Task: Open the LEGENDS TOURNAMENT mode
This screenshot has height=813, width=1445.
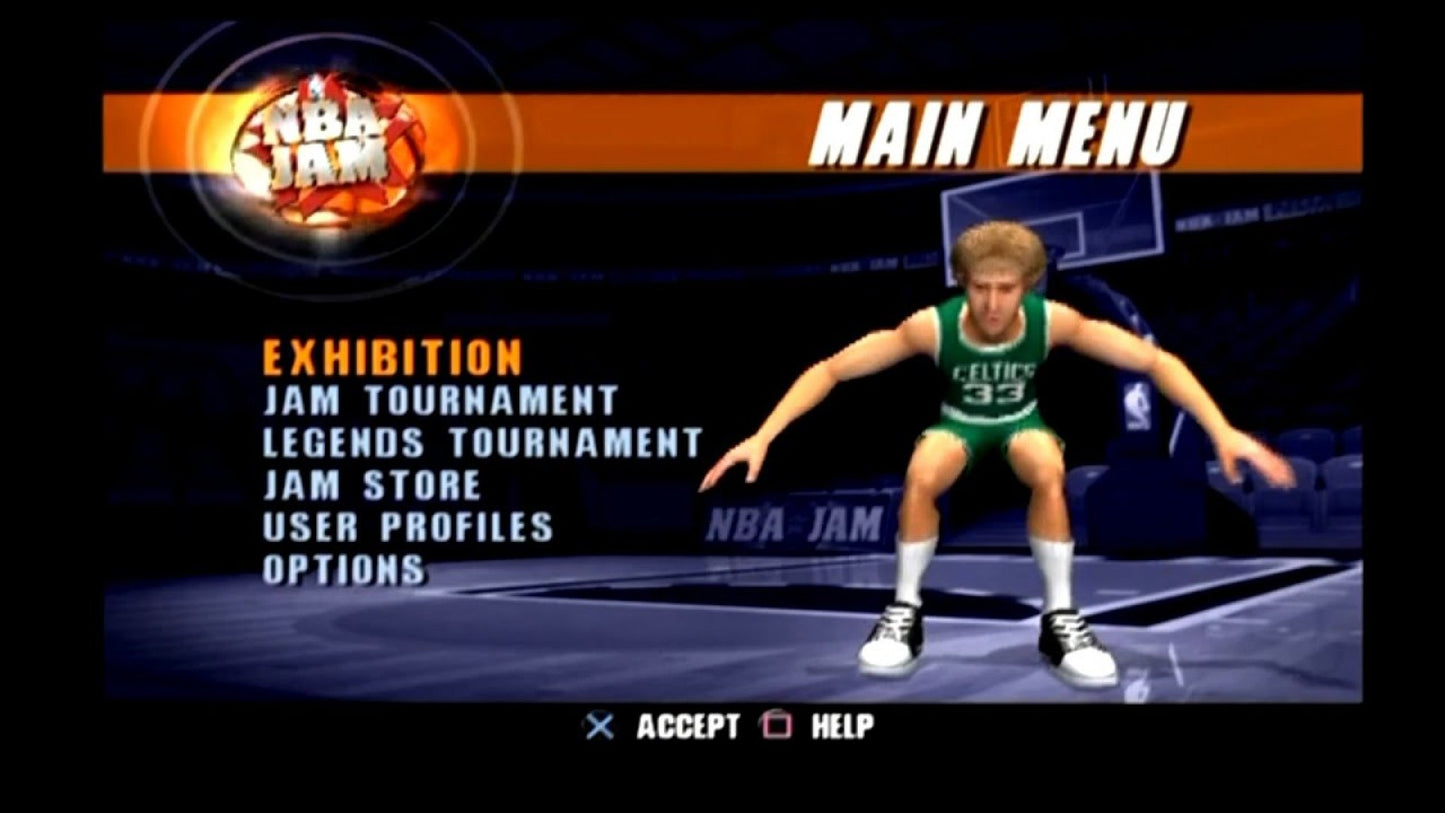Action: (x=482, y=440)
